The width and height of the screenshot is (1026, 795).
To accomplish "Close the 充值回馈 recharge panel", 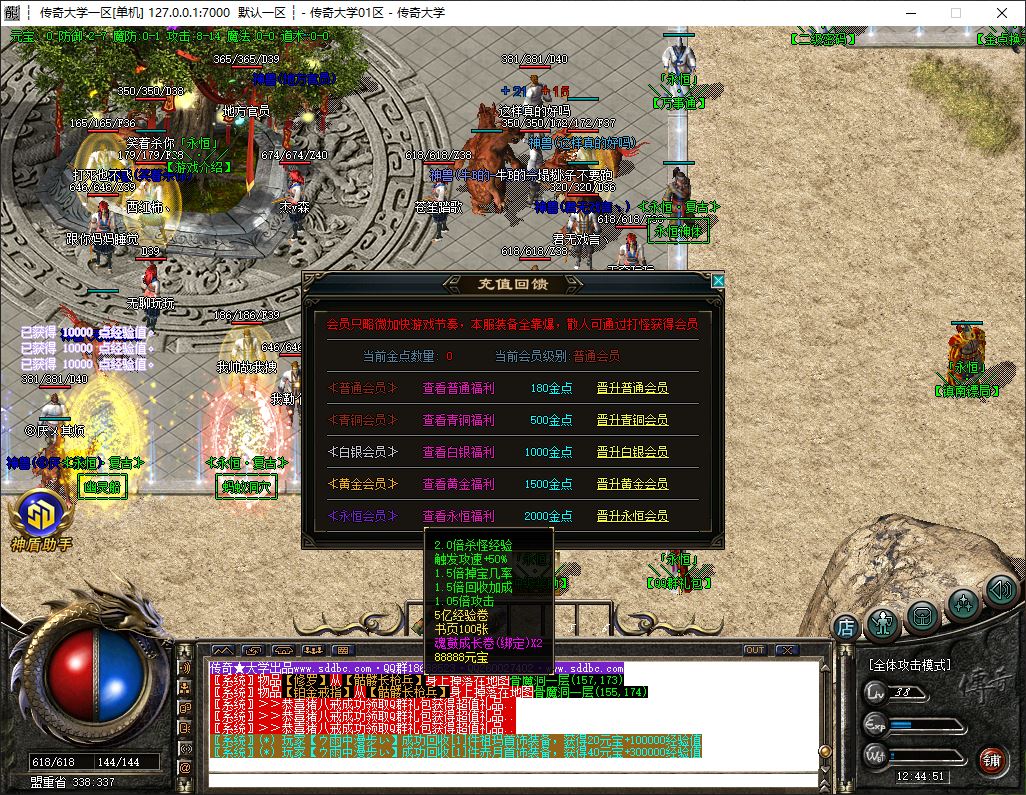I will (717, 282).
